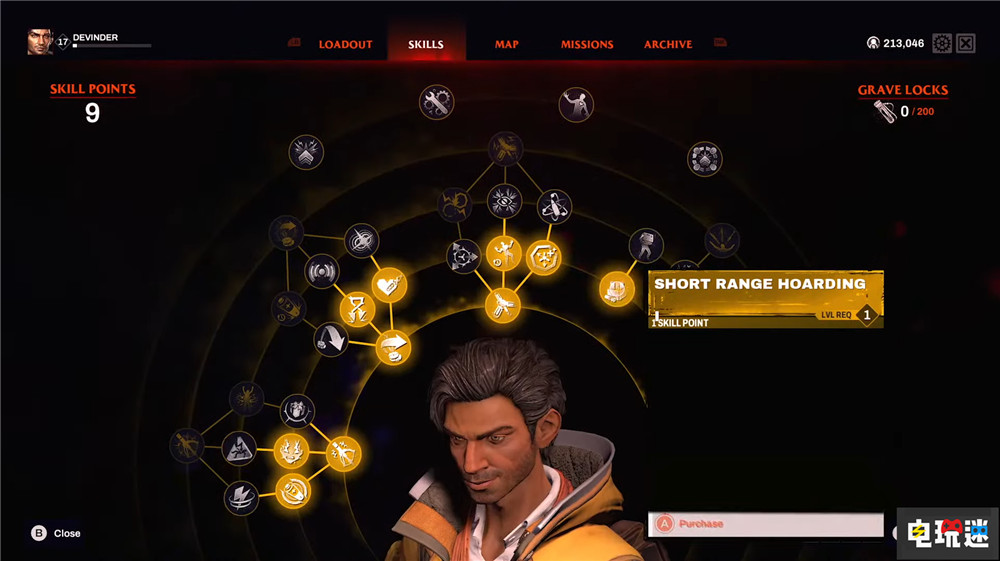Image resolution: width=1000 pixels, height=561 pixels.
Task: Pick the lightning bolt skill node
Action: tap(241, 497)
